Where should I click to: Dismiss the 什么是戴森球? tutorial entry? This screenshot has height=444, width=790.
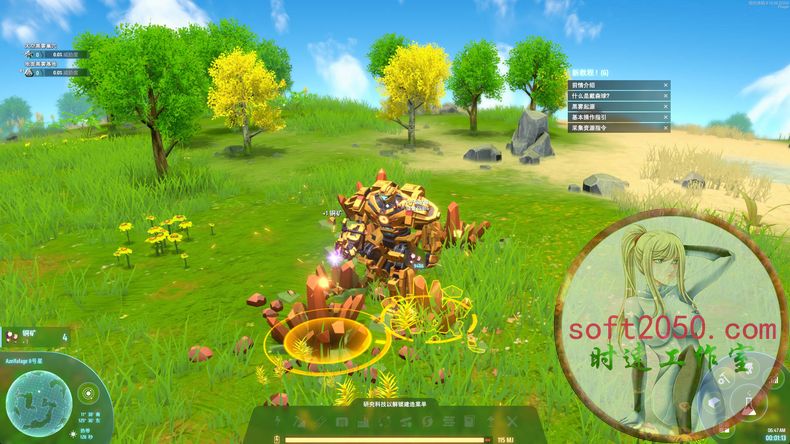665,95
